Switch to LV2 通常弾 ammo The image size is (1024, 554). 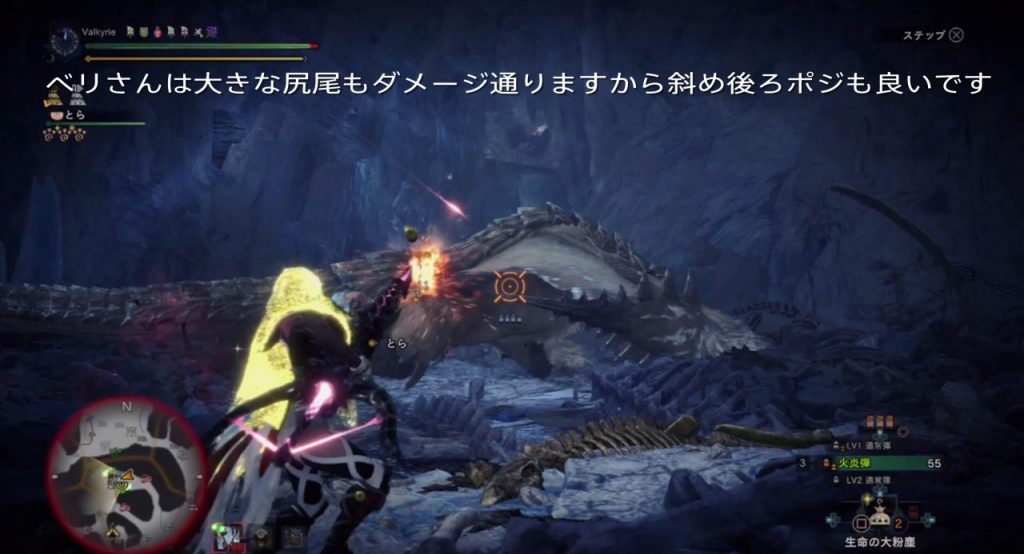pyautogui.click(x=869, y=482)
